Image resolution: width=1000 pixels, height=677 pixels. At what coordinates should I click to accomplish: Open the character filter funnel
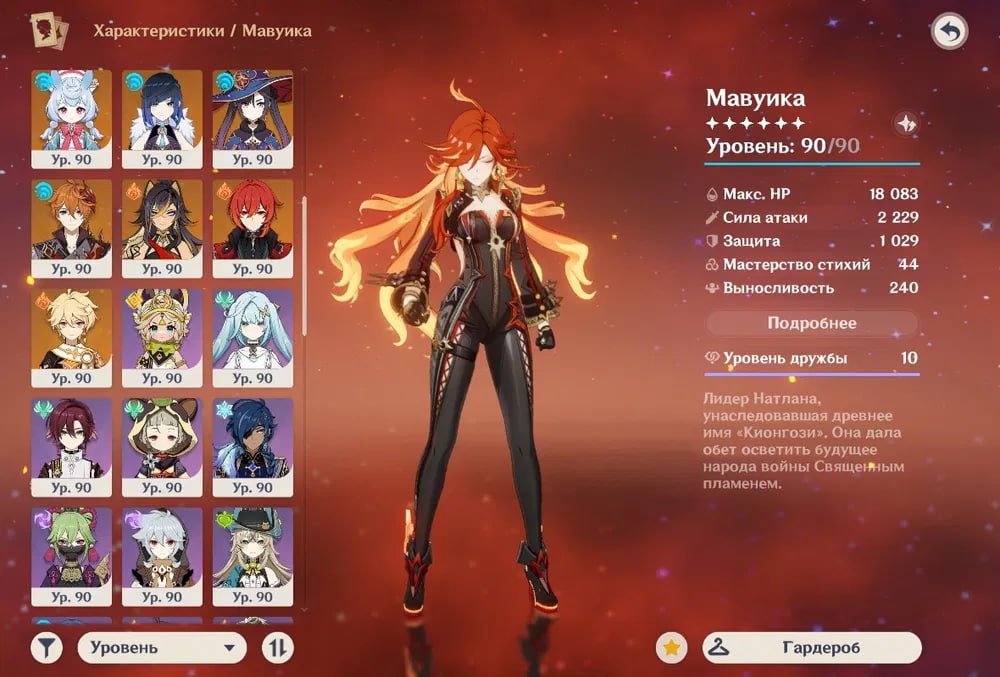tap(46, 648)
